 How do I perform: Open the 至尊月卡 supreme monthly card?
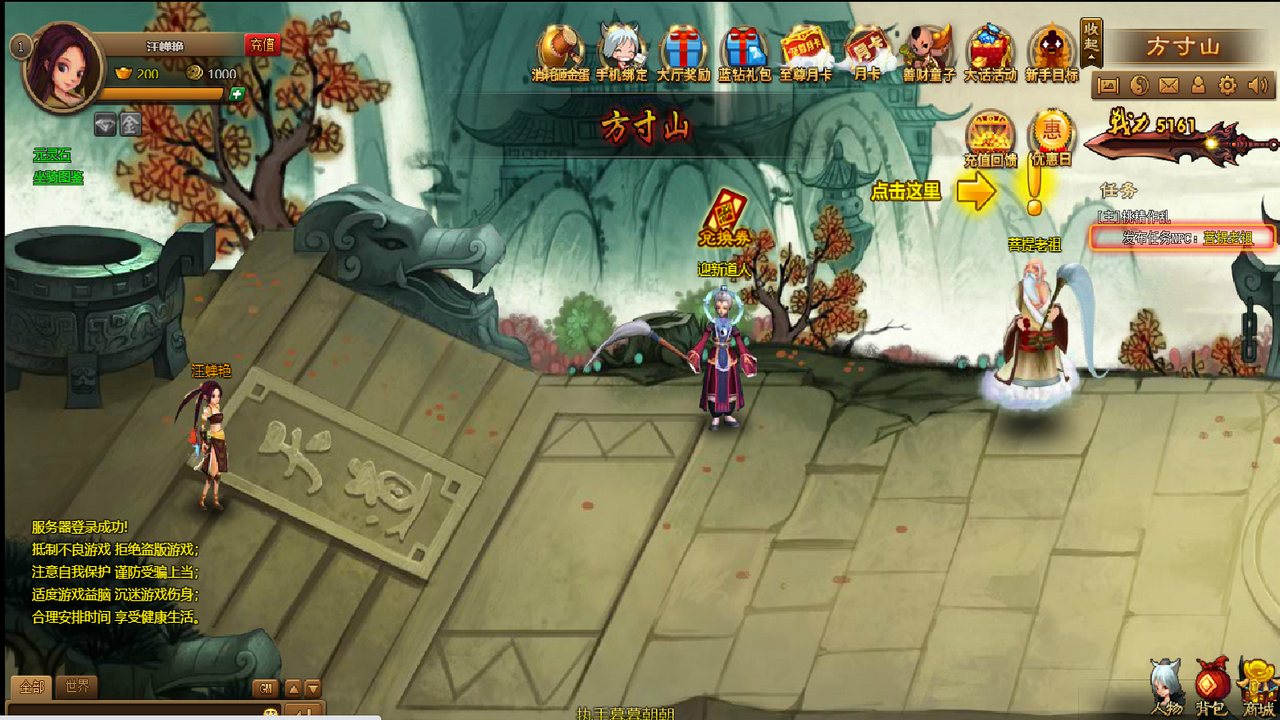tap(806, 54)
